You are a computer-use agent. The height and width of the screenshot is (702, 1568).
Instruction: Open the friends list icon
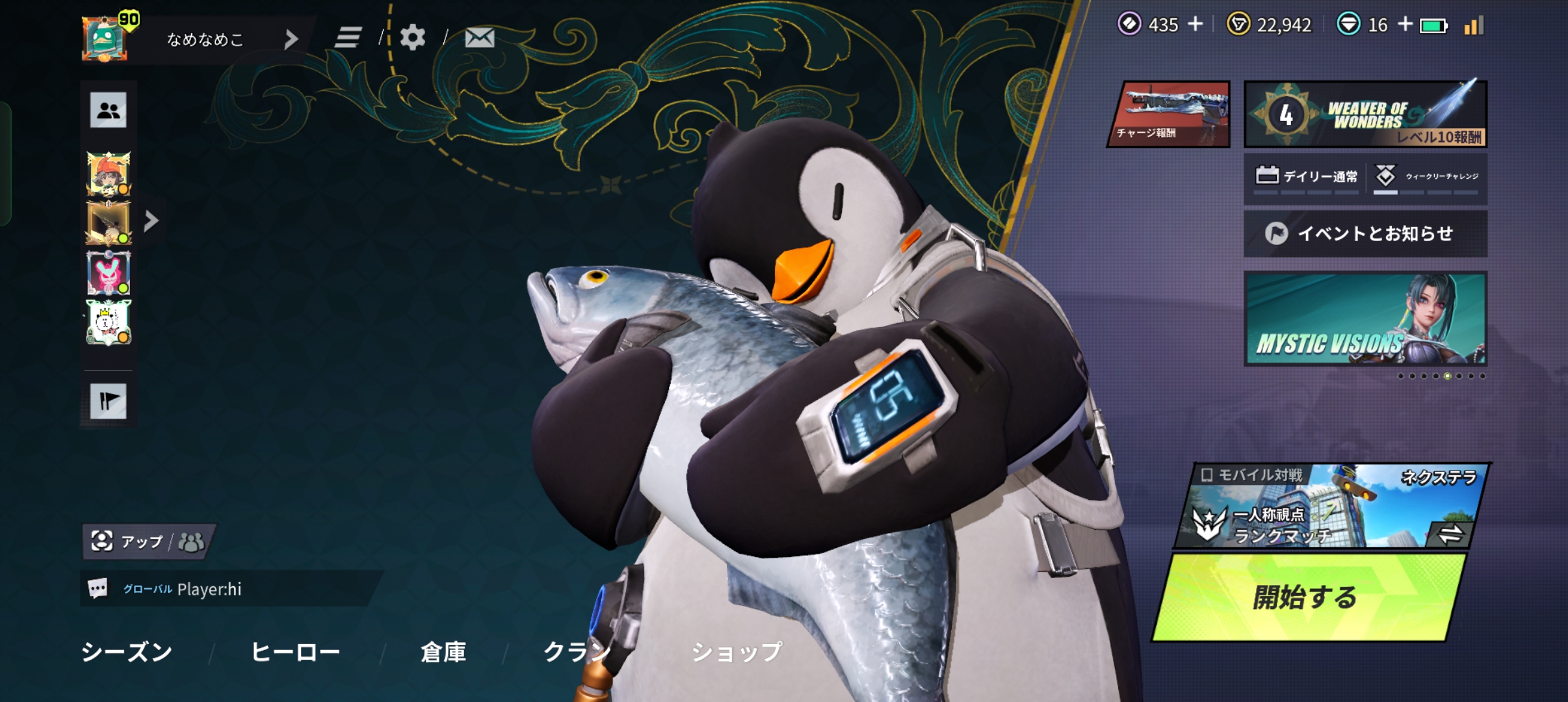109,110
